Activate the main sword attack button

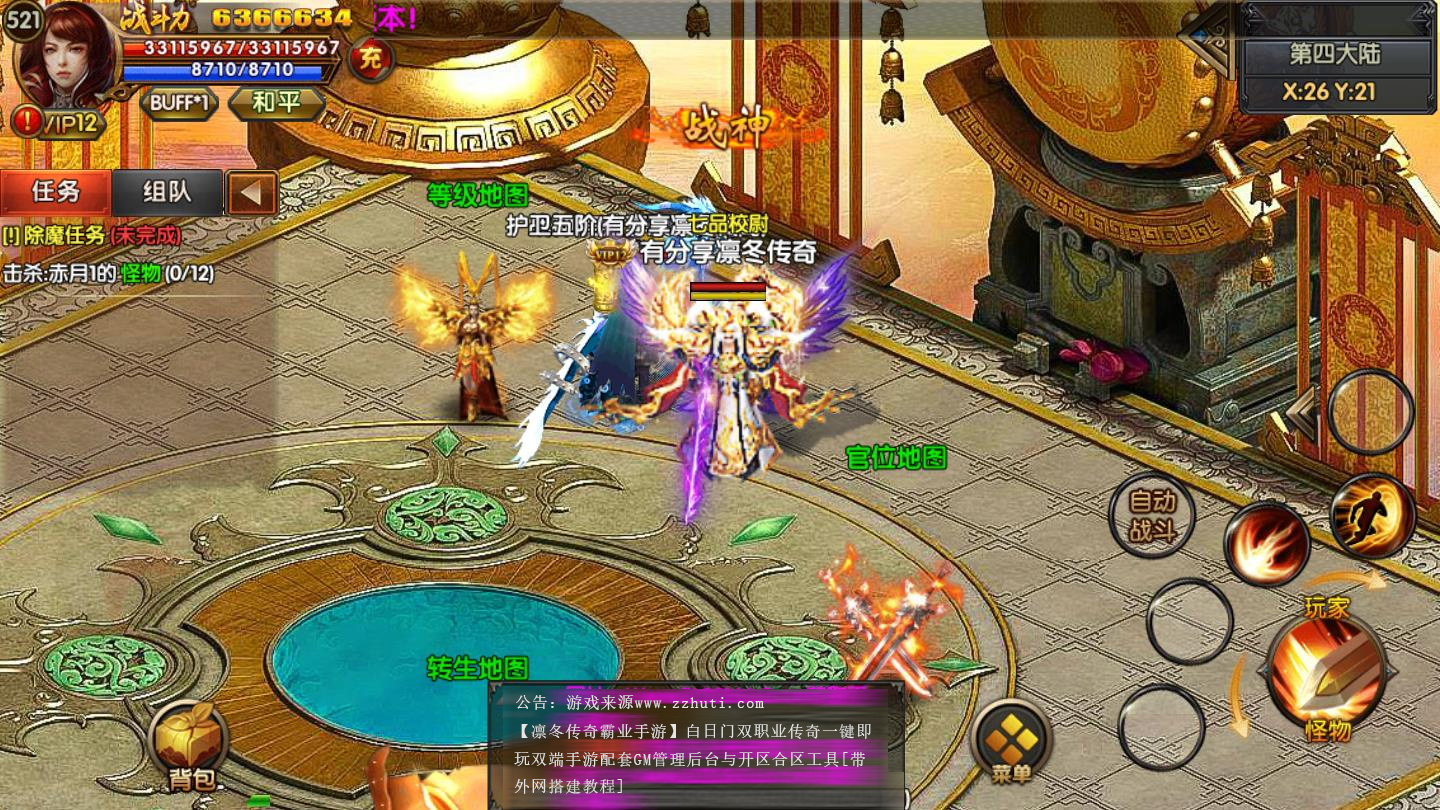(x=1327, y=668)
